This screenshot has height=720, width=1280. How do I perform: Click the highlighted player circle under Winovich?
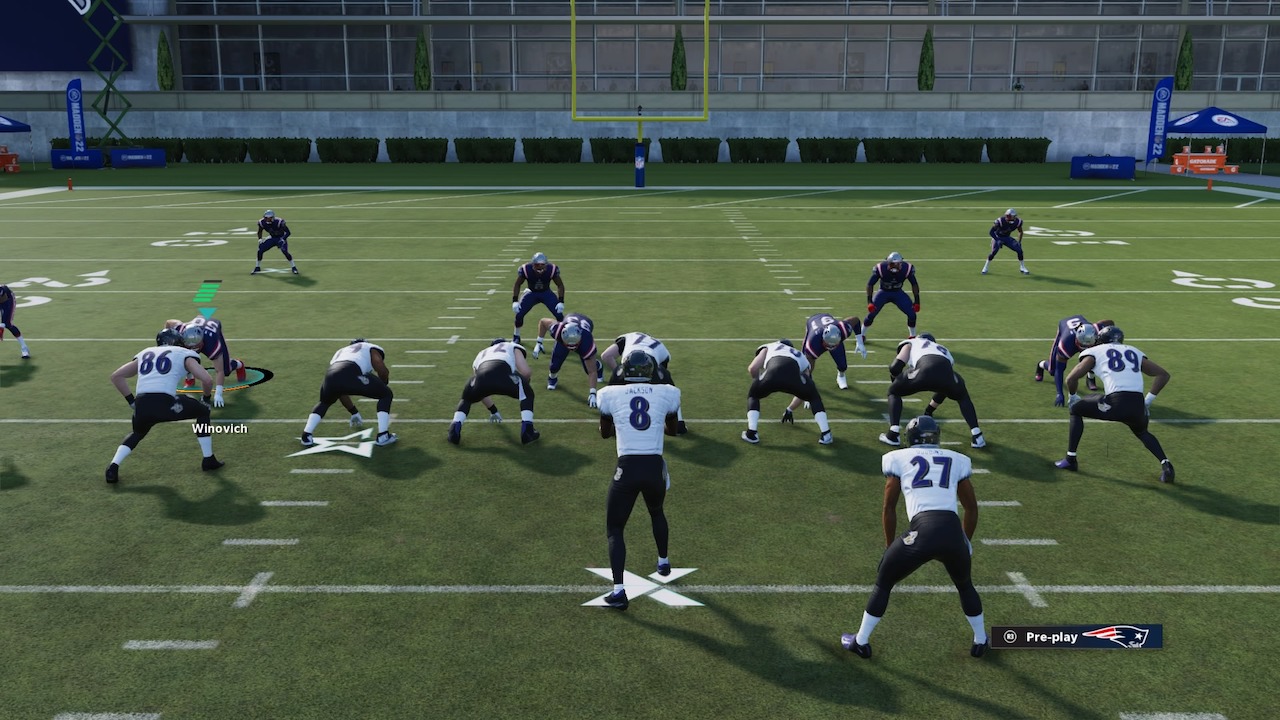point(228,380)
